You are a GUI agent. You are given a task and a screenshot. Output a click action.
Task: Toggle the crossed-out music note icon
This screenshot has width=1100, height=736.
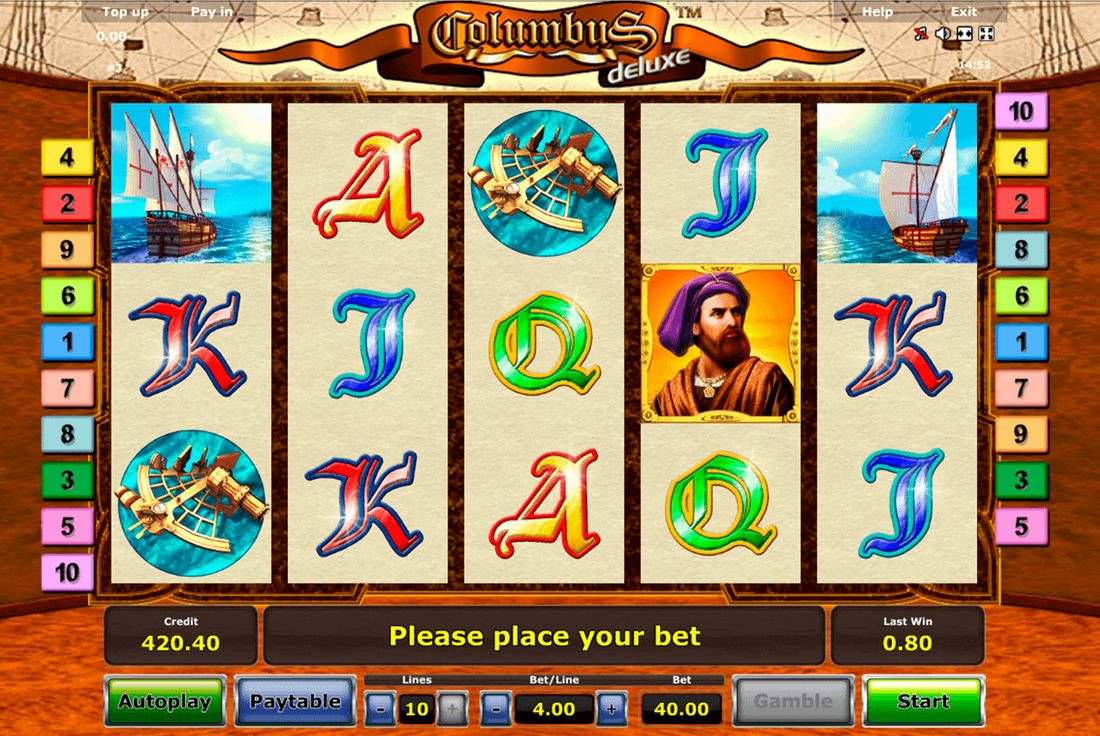point(921,34)
